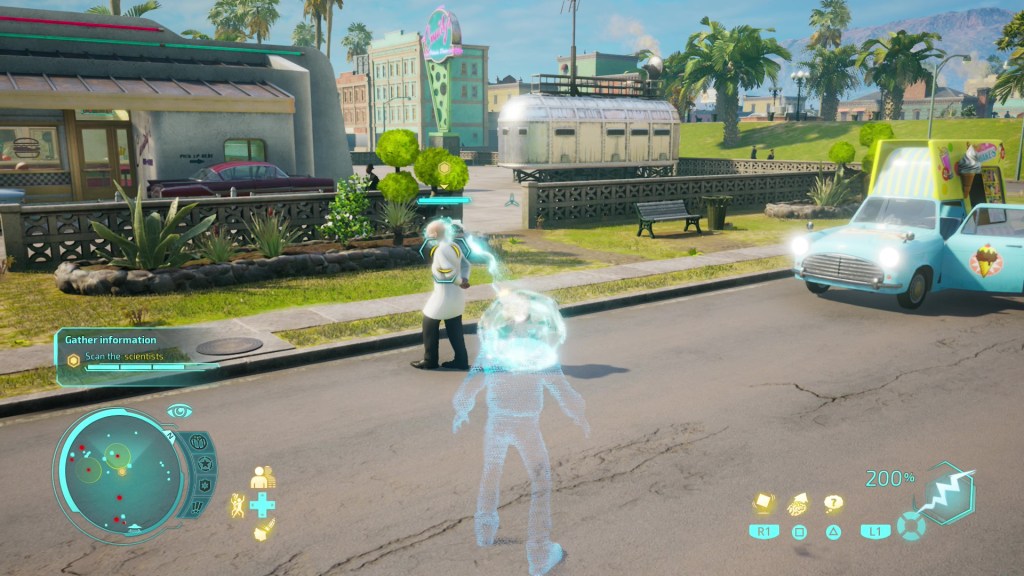Select the Gather information objective tracker
This screenshot has width=1024, height=576.
[x=137, y=357]
